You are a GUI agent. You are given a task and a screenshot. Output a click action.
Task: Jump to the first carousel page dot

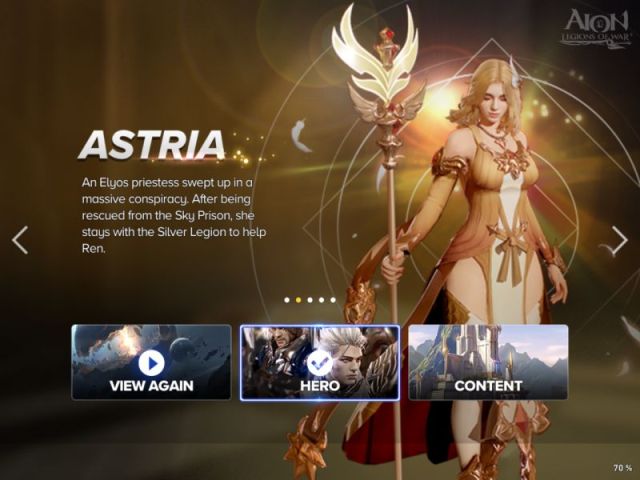click(x=287, y=299)
